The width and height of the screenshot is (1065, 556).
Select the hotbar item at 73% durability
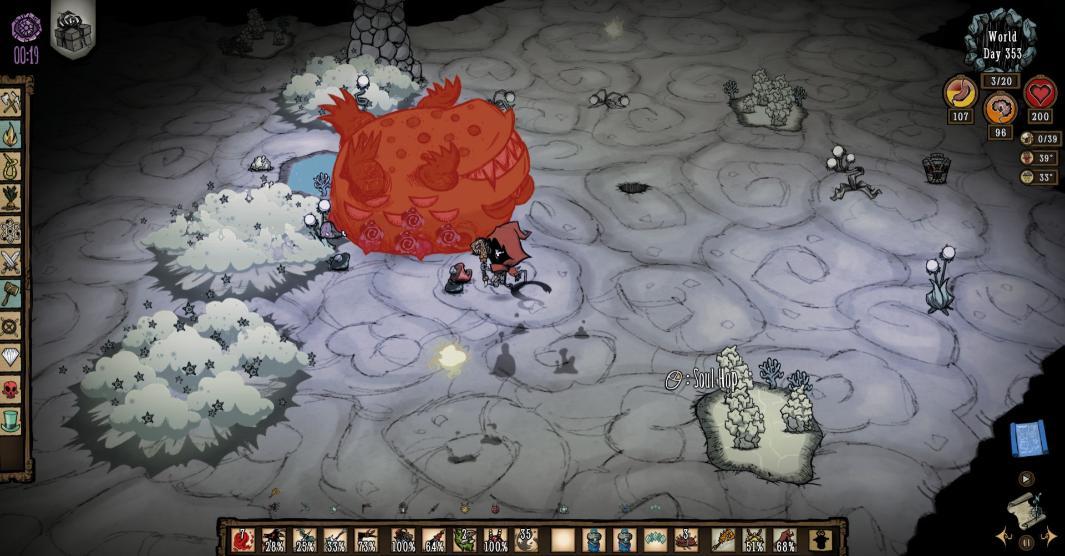[367, 541]
